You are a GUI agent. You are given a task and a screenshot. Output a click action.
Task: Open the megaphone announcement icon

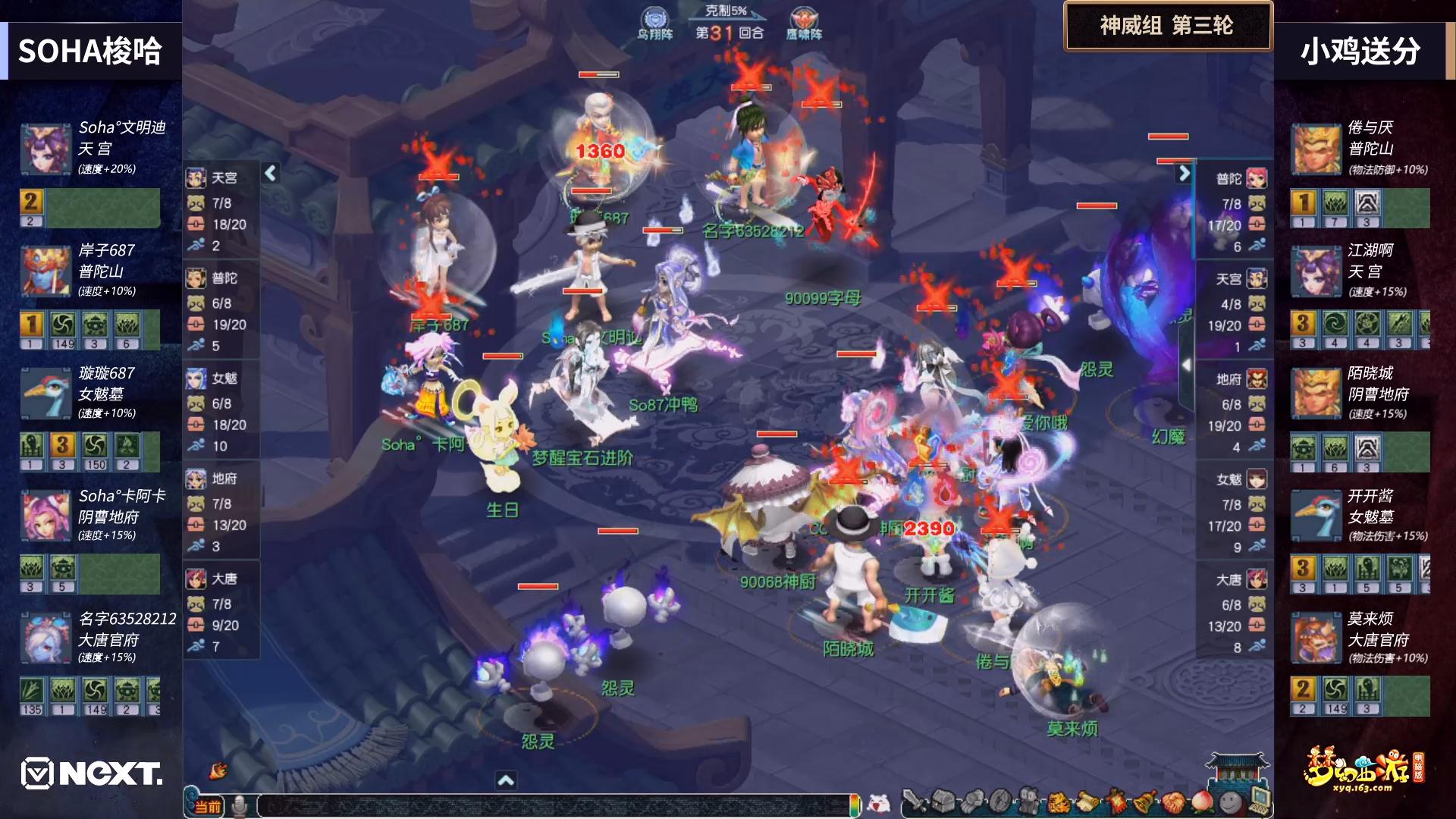(x=219, y=770)
